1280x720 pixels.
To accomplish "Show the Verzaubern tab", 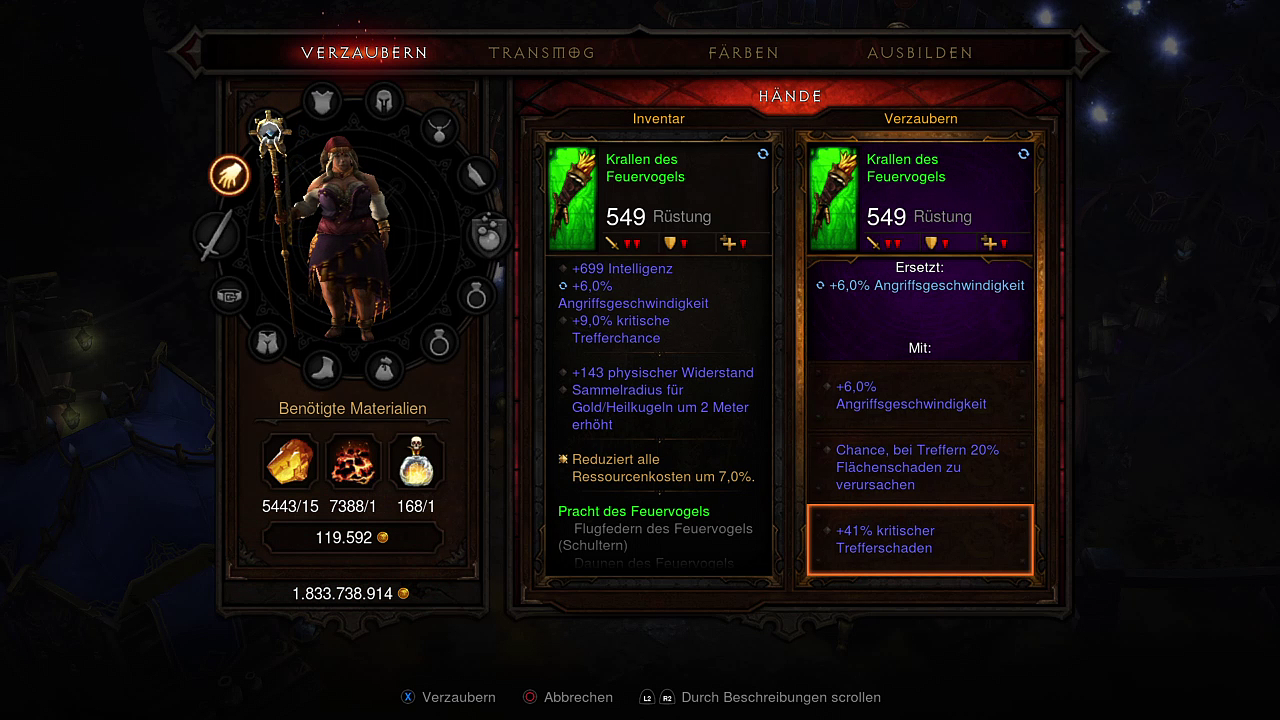I will point(364,53).
